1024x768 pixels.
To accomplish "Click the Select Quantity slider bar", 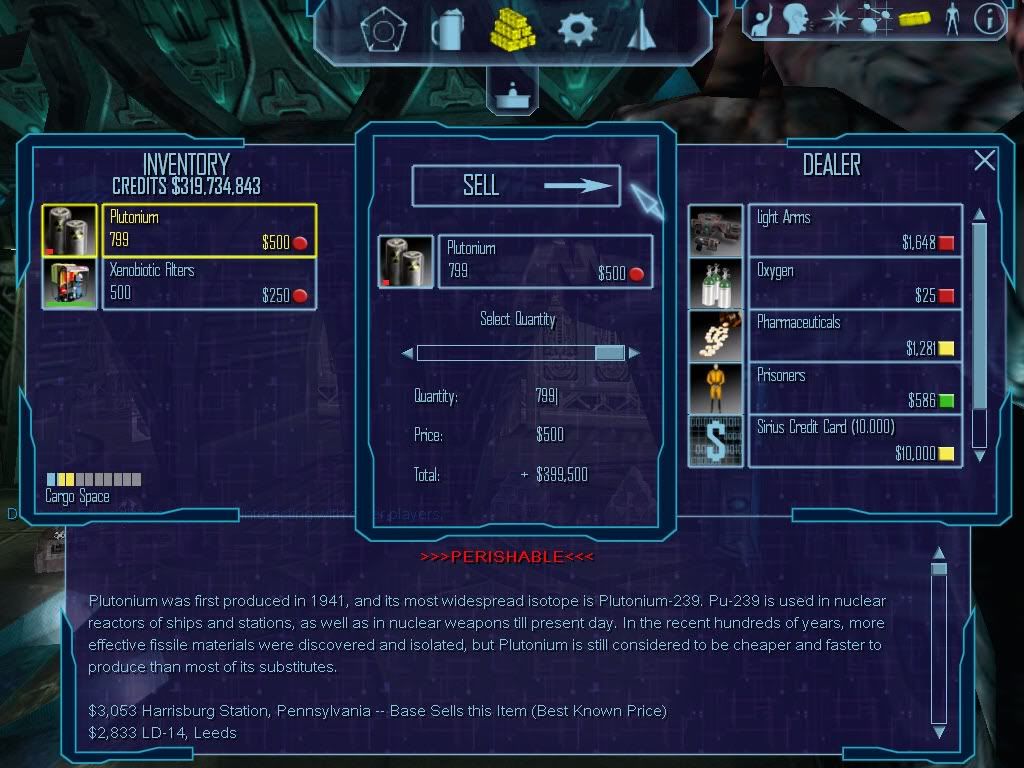I will click(x=520, y=353).
